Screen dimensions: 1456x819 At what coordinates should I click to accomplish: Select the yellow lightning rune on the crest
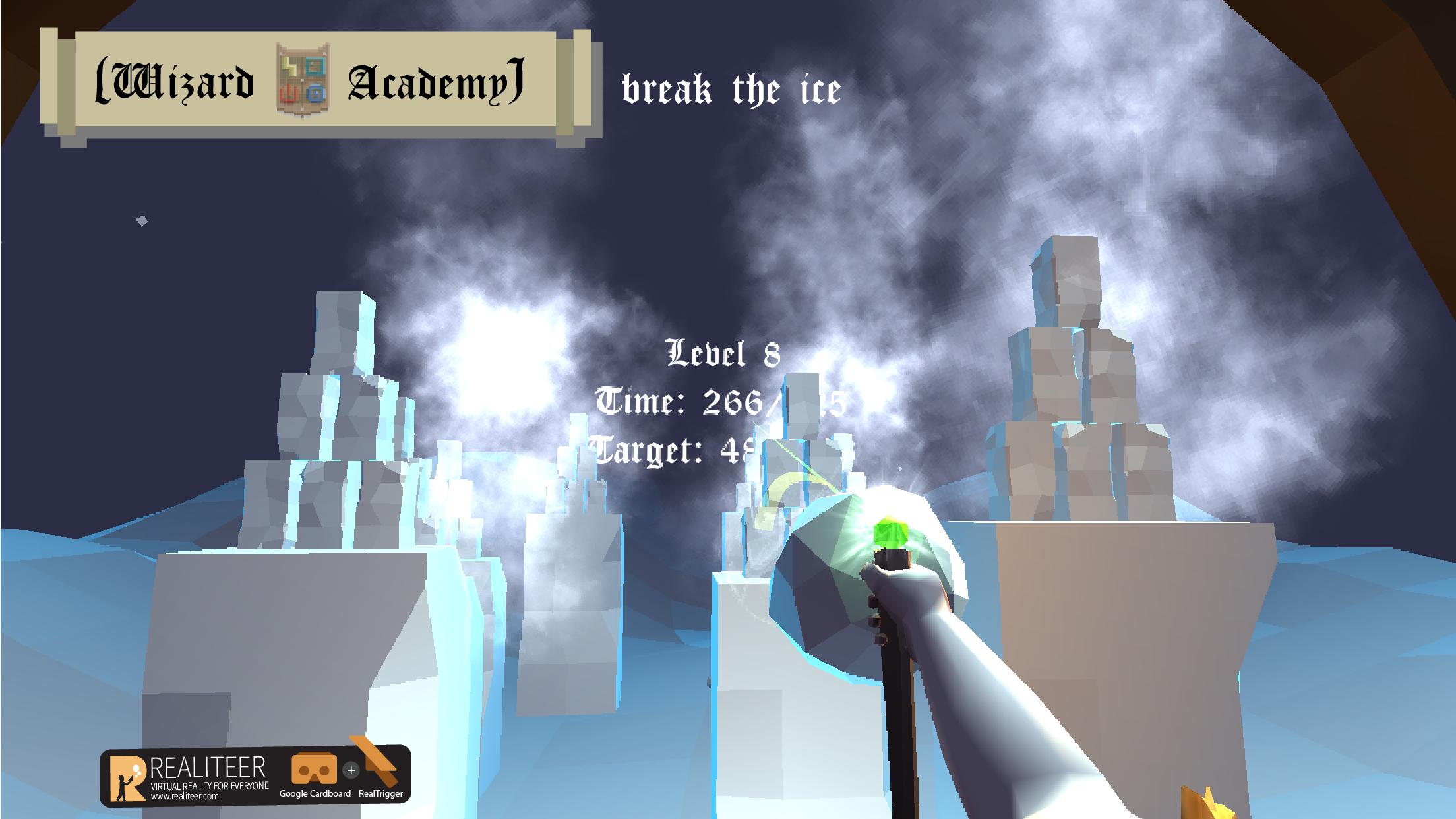click(289, 66)
